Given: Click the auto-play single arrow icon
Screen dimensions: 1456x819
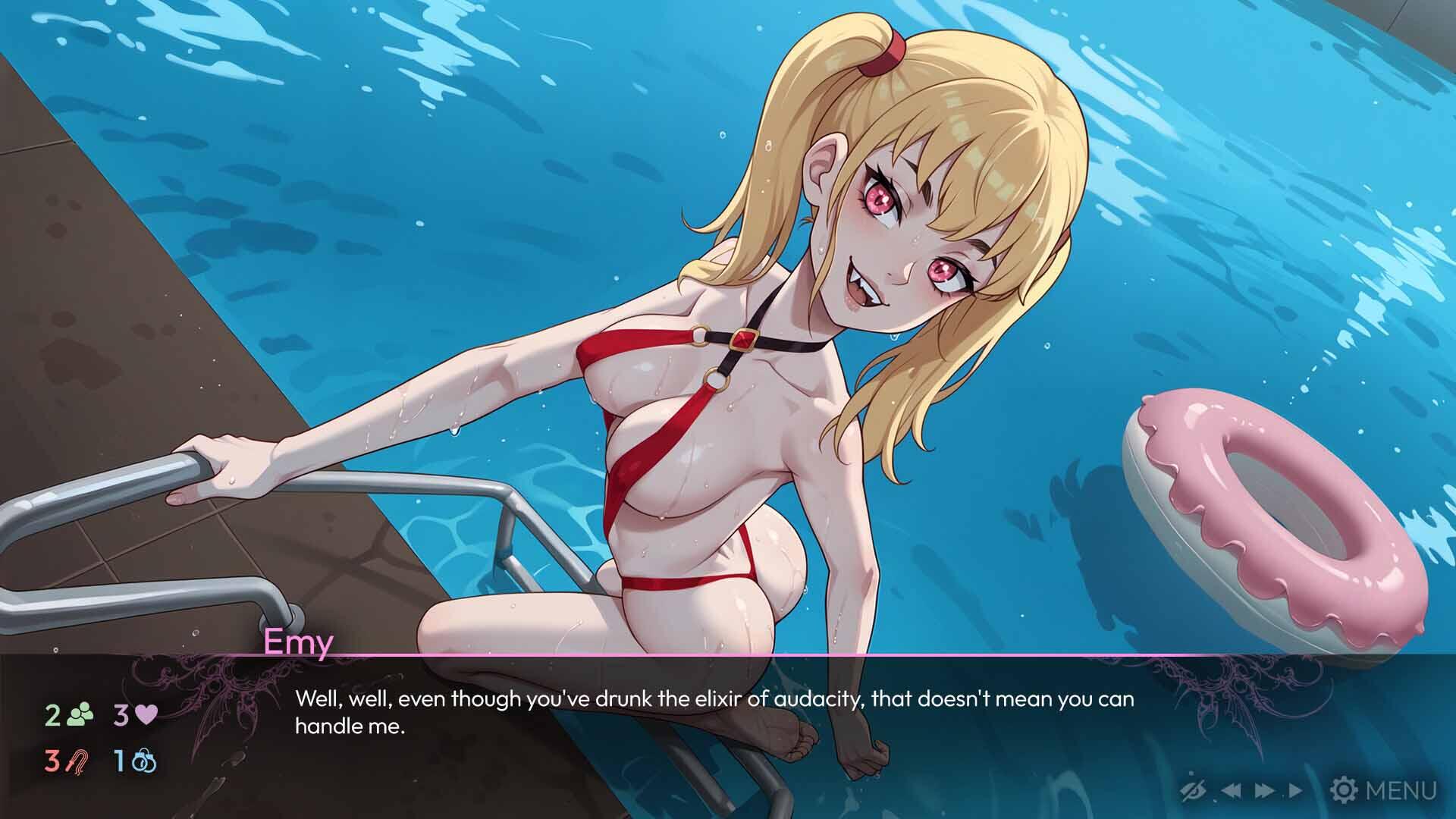Looking at the screenshot, I should click(x=1295, y=790).
